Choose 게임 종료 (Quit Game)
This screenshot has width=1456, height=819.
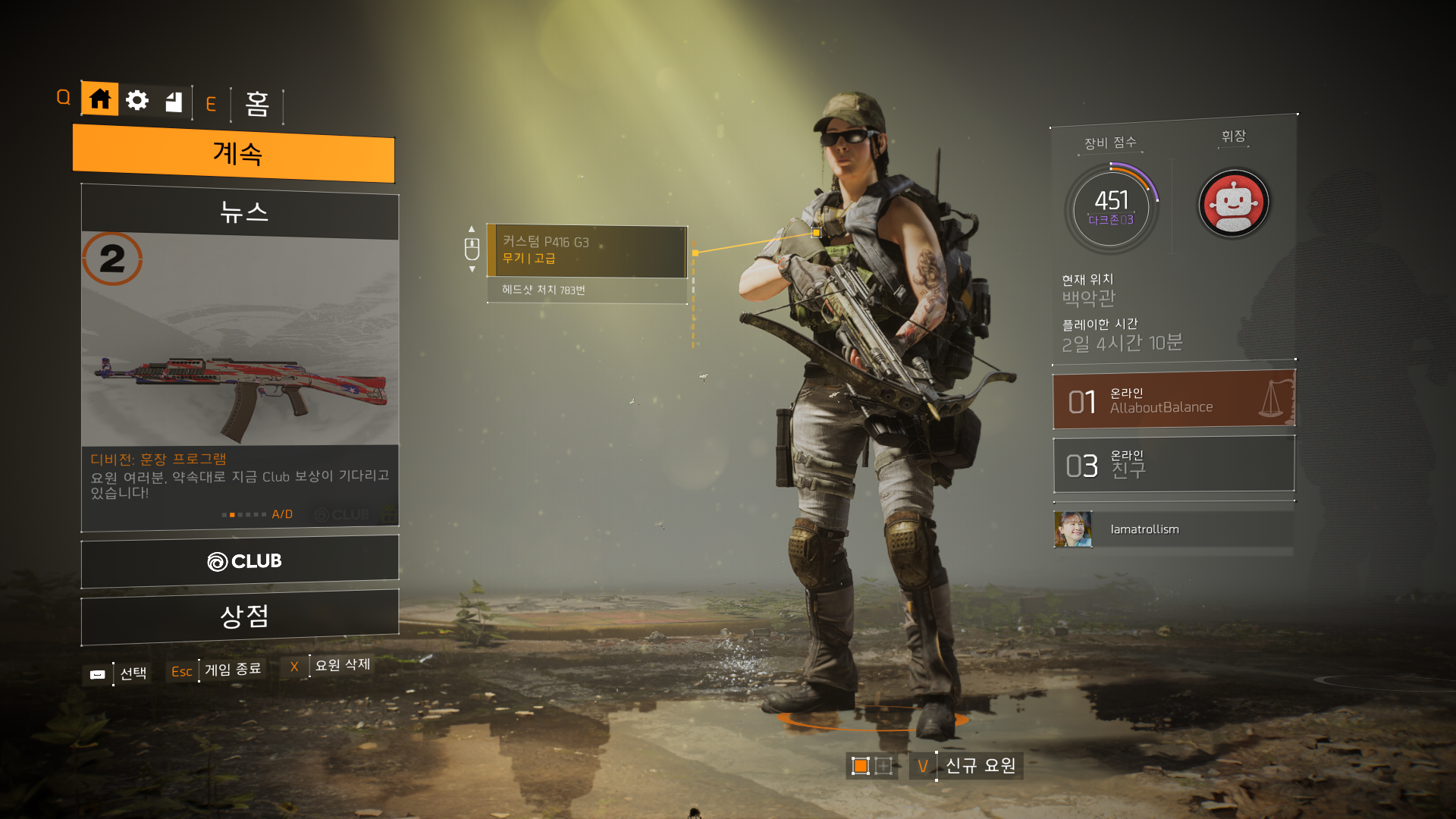(232, 670)
